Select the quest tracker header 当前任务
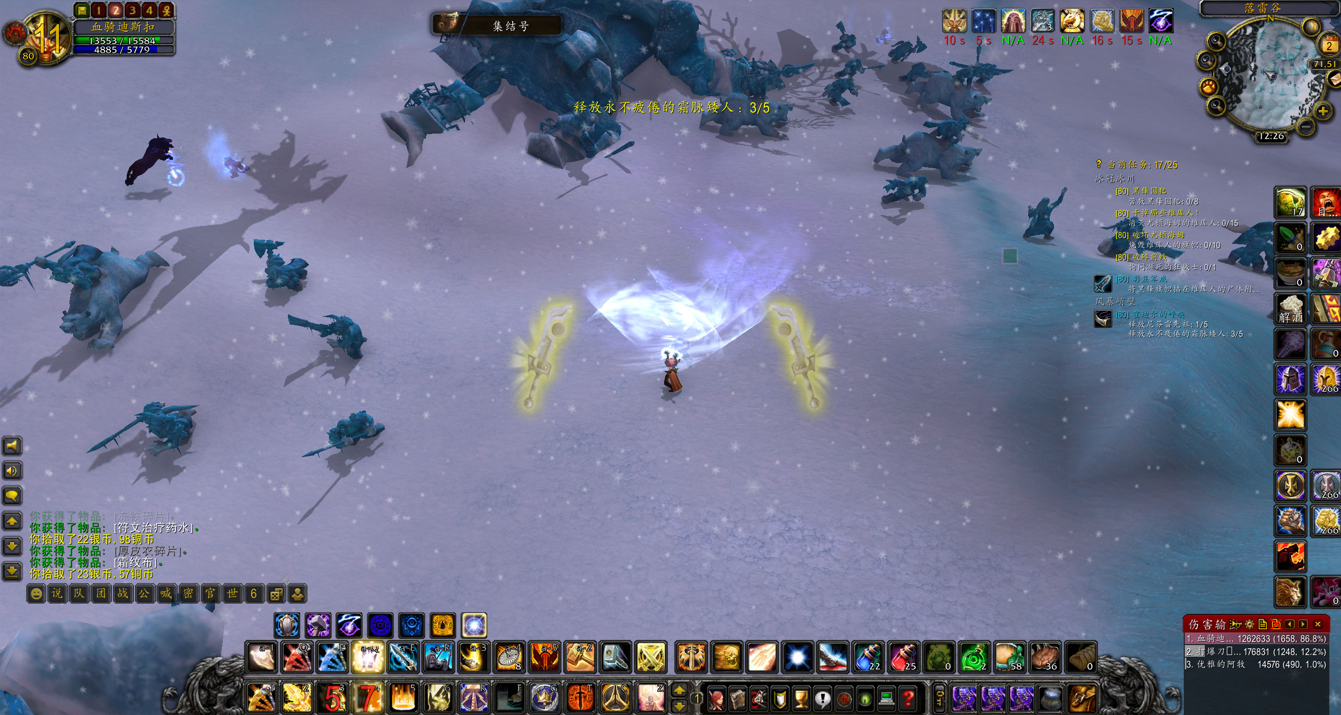 [x=1141, y=165]
